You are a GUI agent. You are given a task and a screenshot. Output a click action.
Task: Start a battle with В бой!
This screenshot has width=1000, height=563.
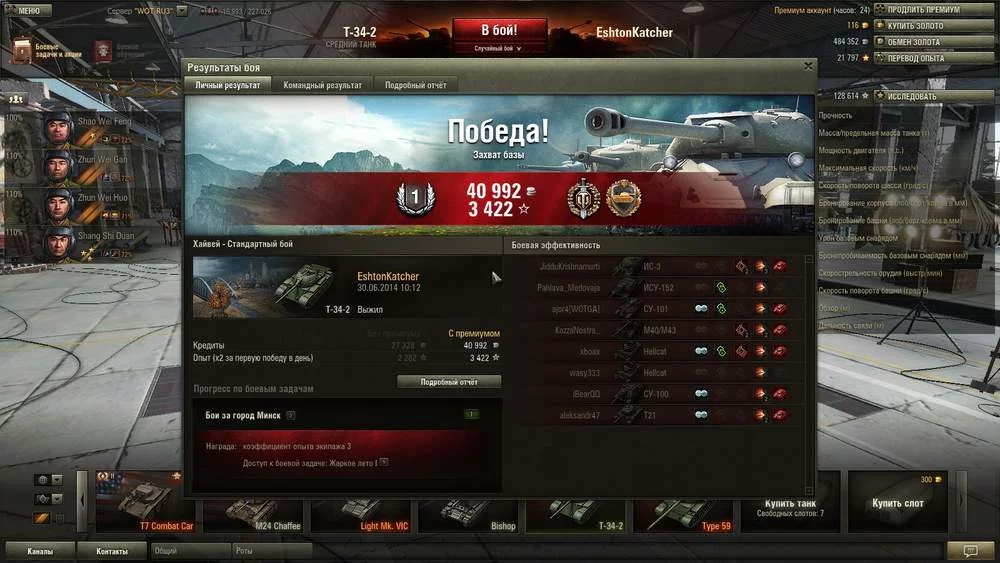pos(499,29)
